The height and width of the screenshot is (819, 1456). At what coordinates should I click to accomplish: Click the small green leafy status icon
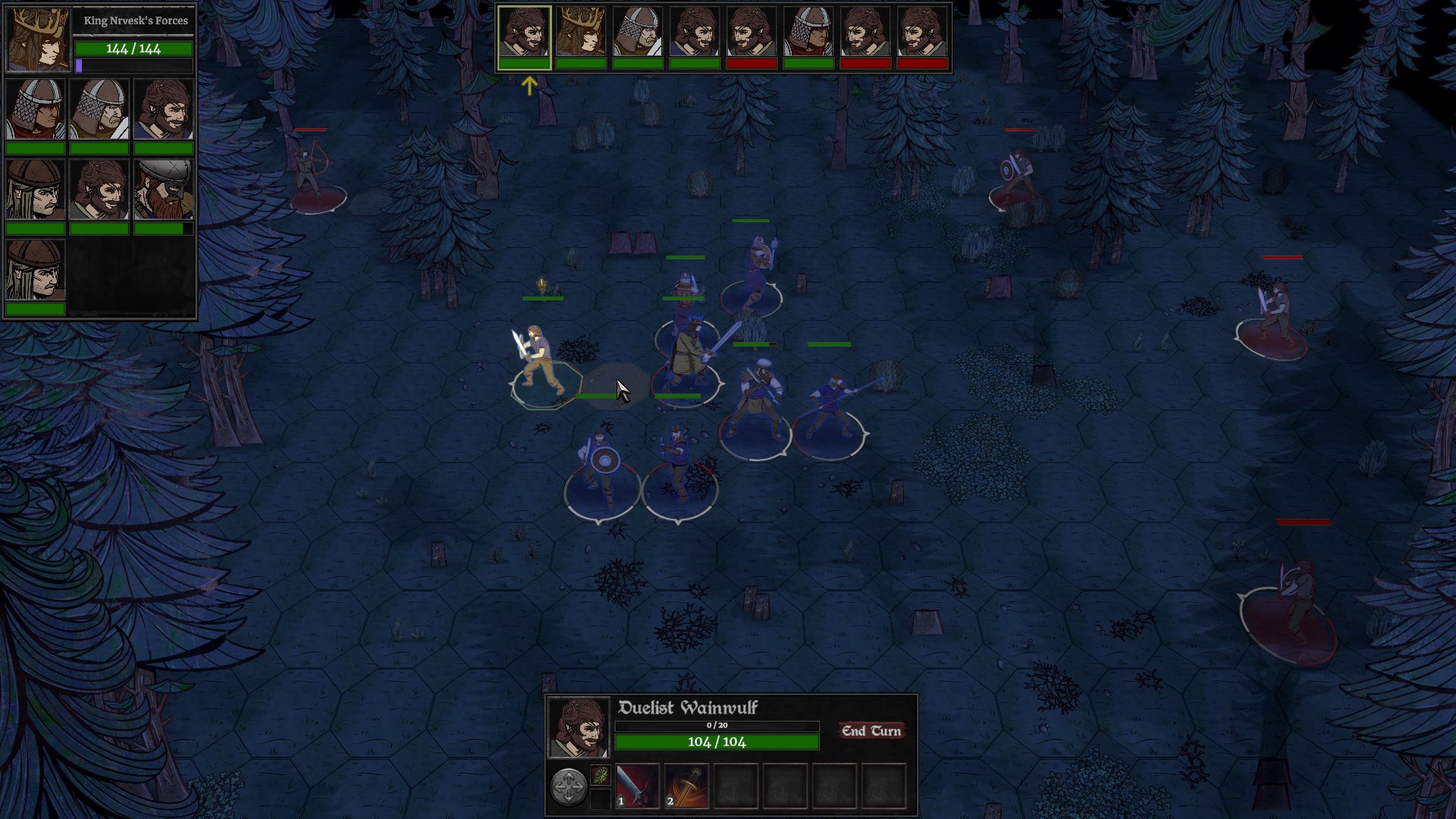click(x=600, y=775)
